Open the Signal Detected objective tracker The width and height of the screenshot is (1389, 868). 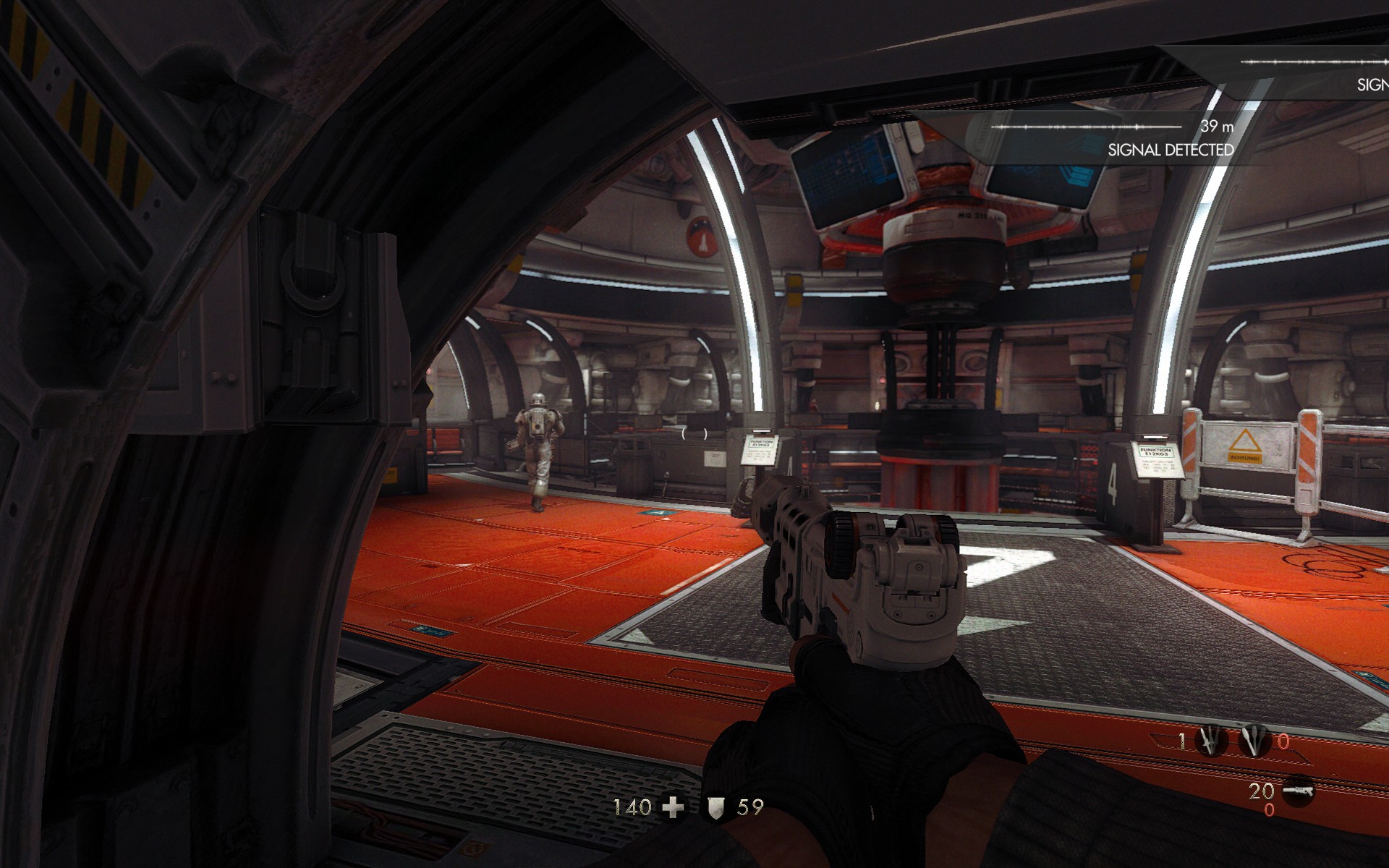point(1170,150)
